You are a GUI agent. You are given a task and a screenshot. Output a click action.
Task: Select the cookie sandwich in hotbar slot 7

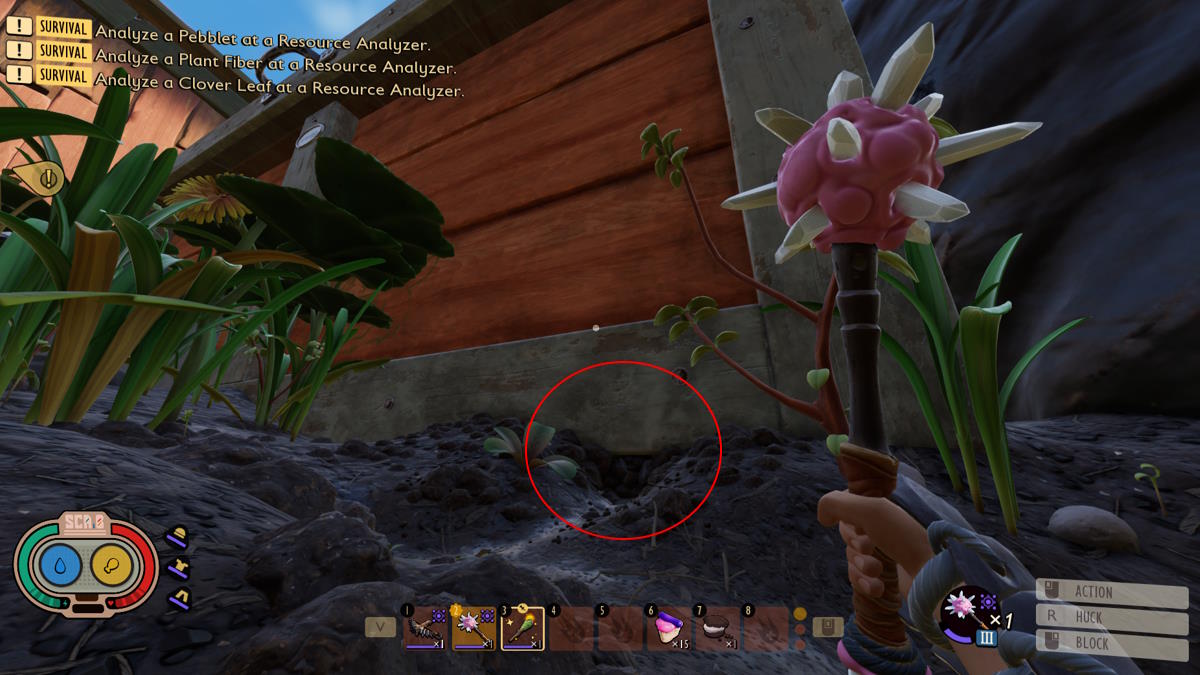click(x=716, y=629)
